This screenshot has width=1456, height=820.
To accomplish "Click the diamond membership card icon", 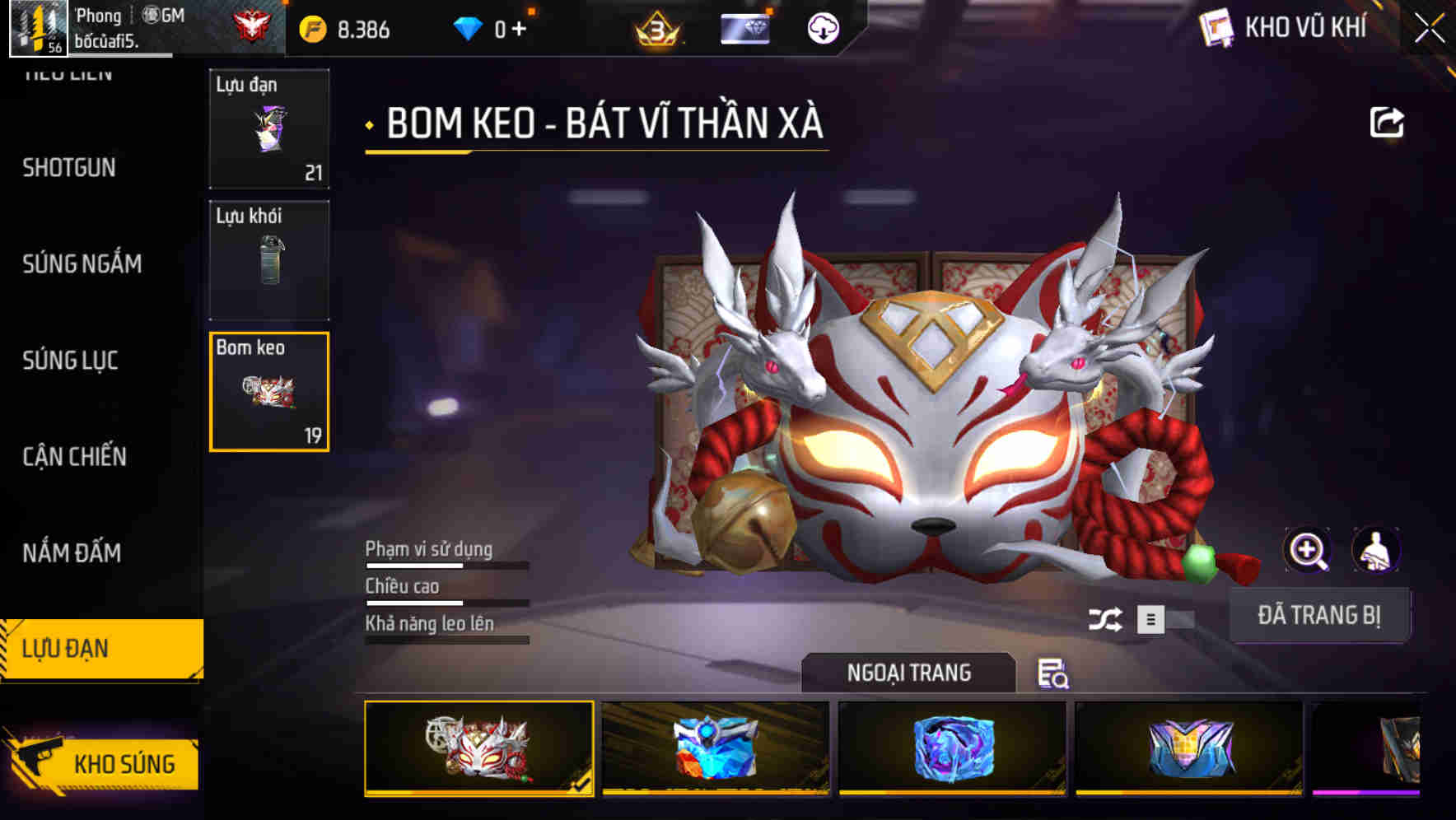I will pos(745,29).
